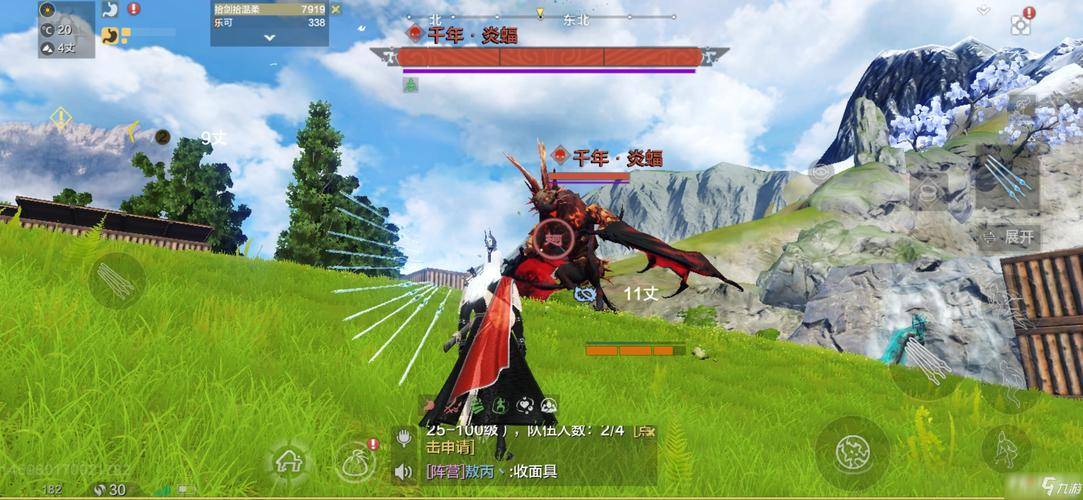Open the chat message box
This screenshot has height=500, width=1083.
(x=530, y=455)
